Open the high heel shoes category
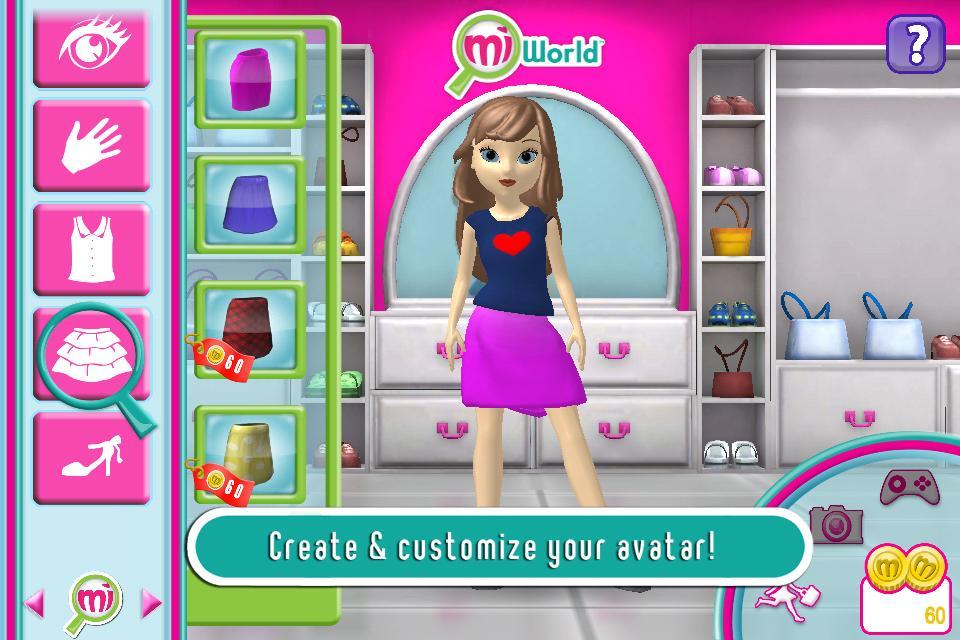The height and width of the screenshot is (640, 960). click(91, 456)
